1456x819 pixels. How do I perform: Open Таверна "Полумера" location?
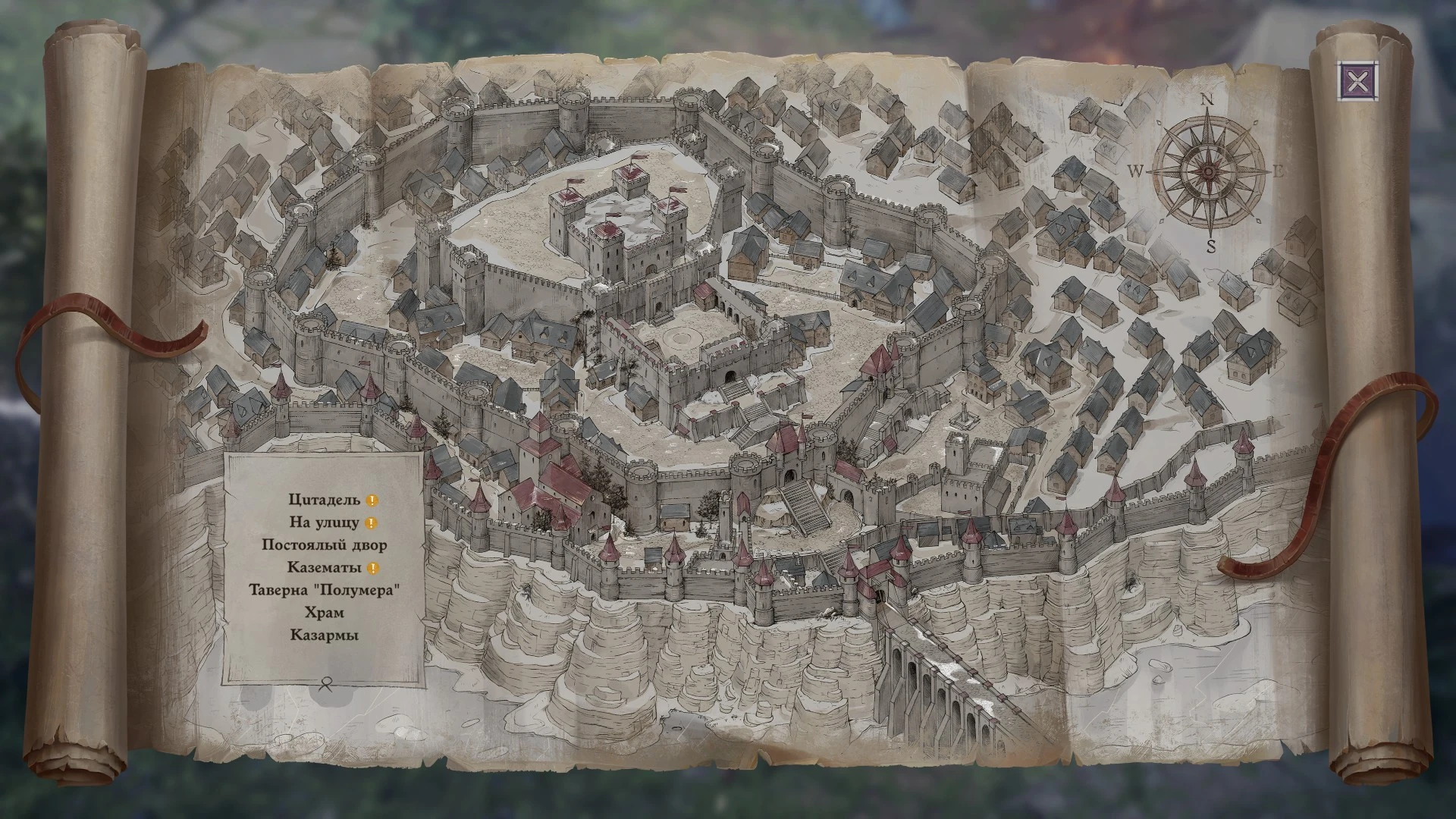(324, 590)
